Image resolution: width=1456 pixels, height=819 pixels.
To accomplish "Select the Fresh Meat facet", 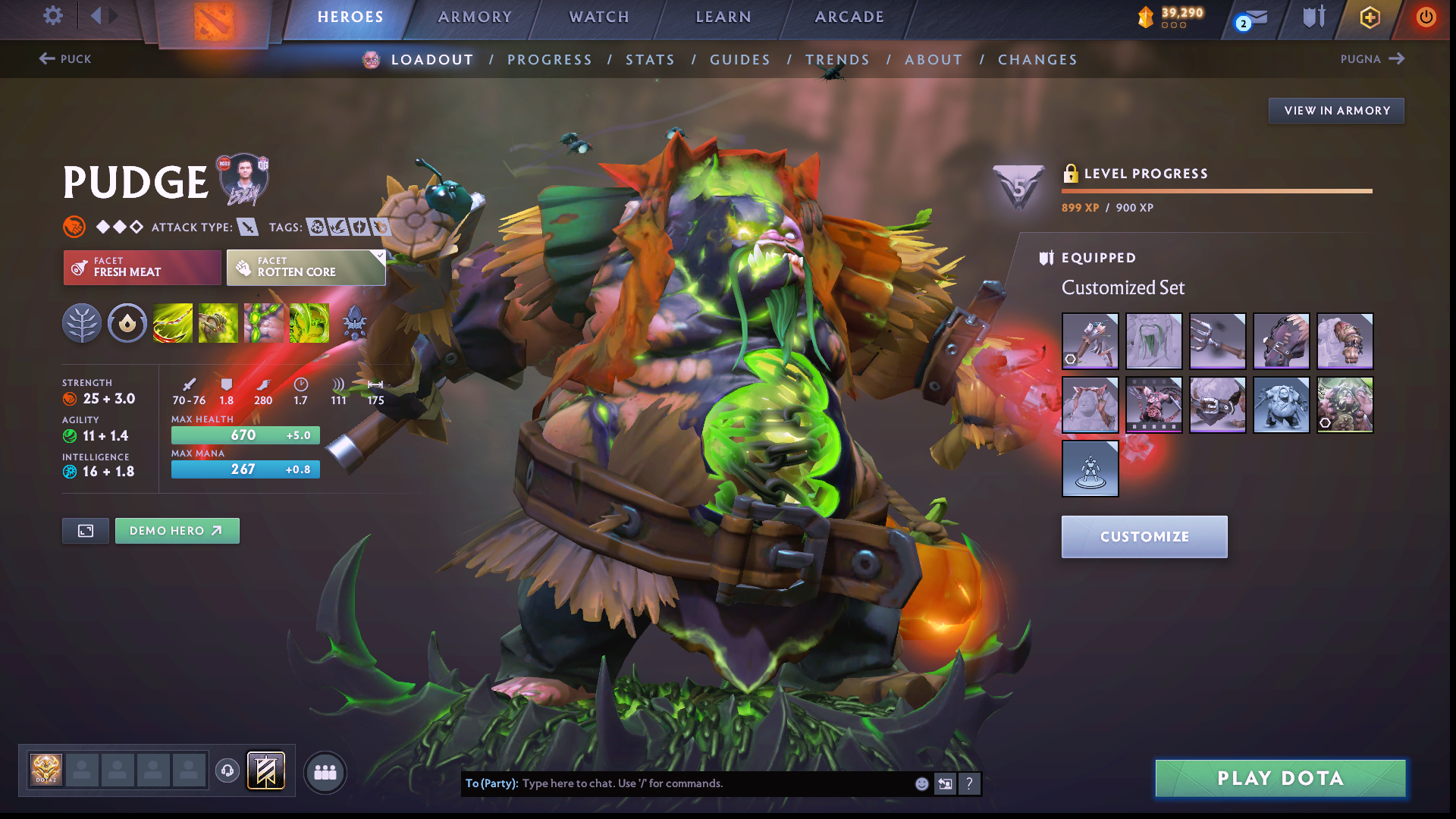I will [142, 267].
